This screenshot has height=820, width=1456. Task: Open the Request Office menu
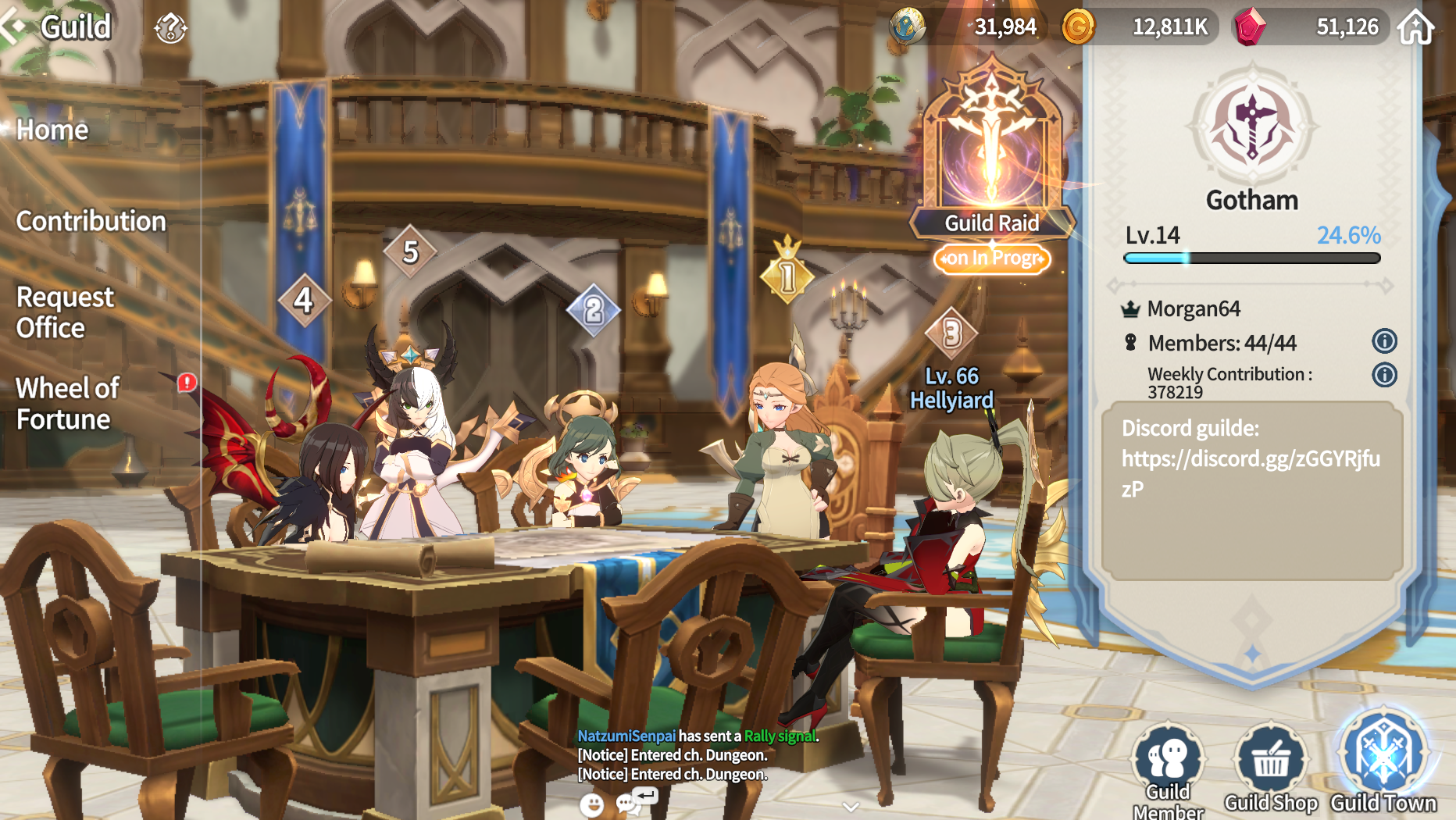[65, 312]
